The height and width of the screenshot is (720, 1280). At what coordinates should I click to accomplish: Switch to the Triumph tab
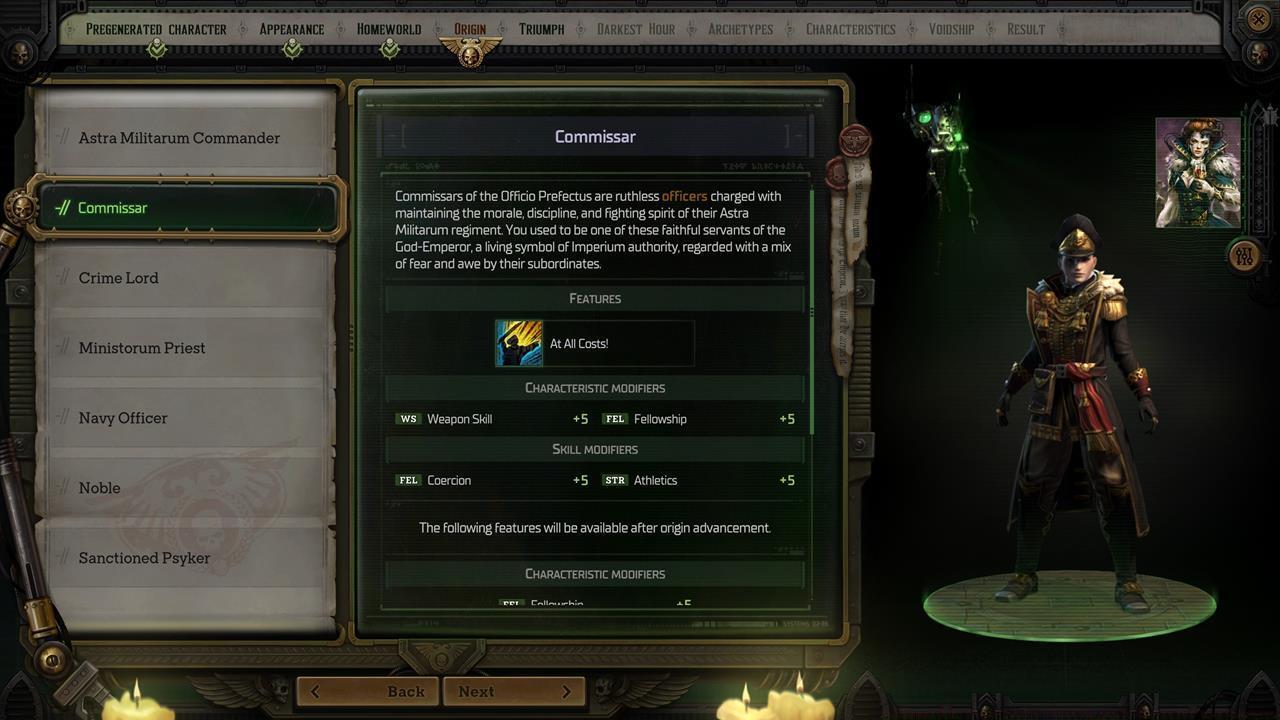(541, 29)
